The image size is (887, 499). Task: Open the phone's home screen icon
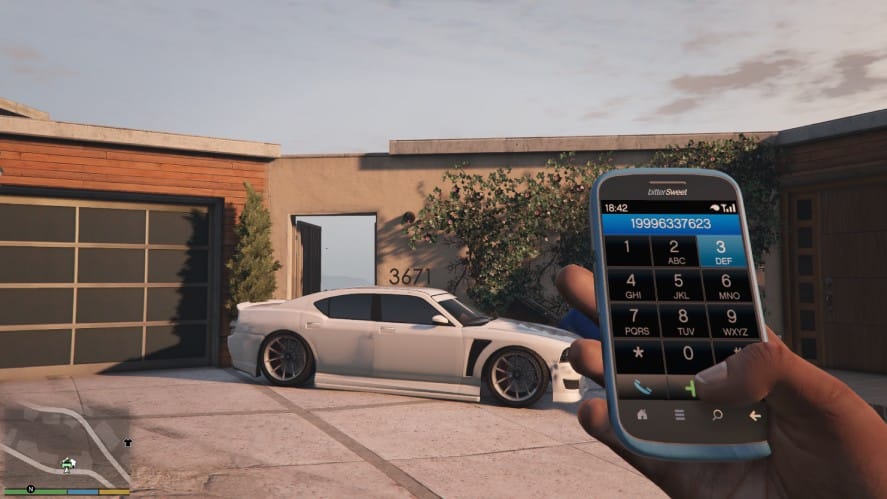coord(641,414)
